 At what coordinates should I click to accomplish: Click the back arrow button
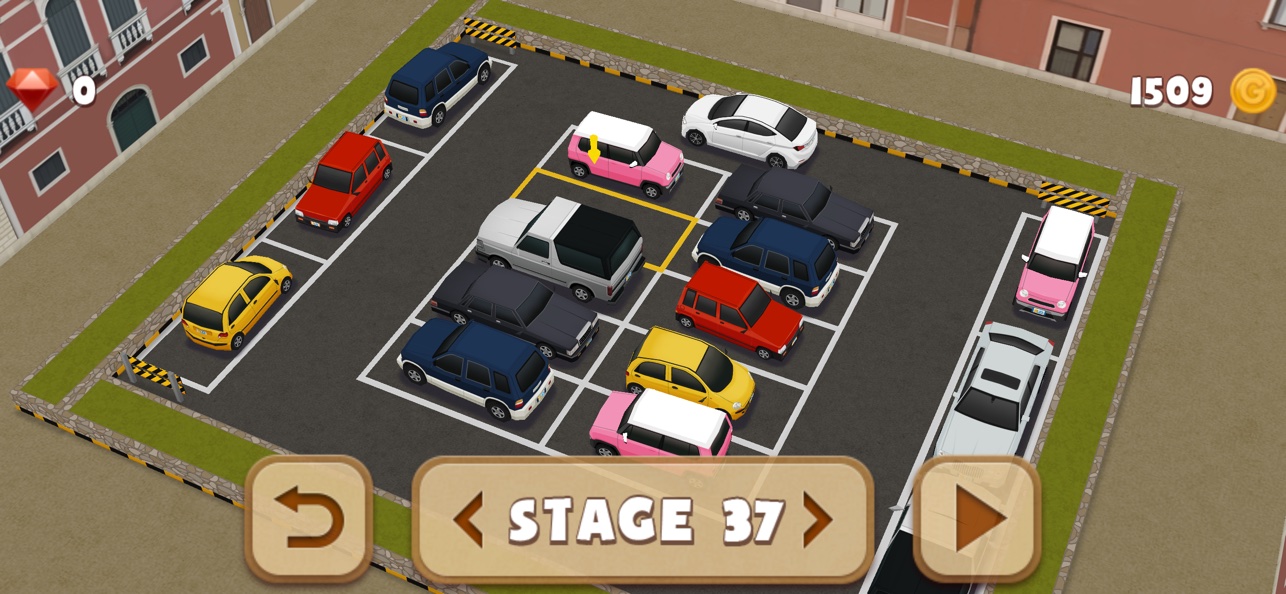point(309,519)
